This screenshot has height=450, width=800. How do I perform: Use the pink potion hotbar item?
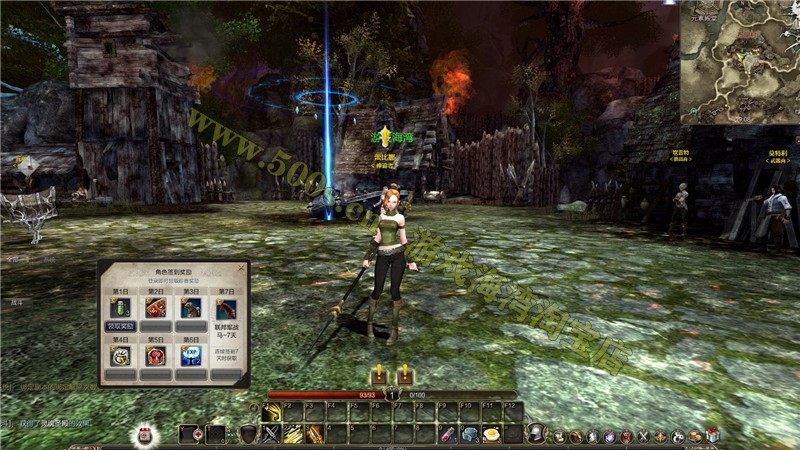pyautogui.click(x=448, y=434)
